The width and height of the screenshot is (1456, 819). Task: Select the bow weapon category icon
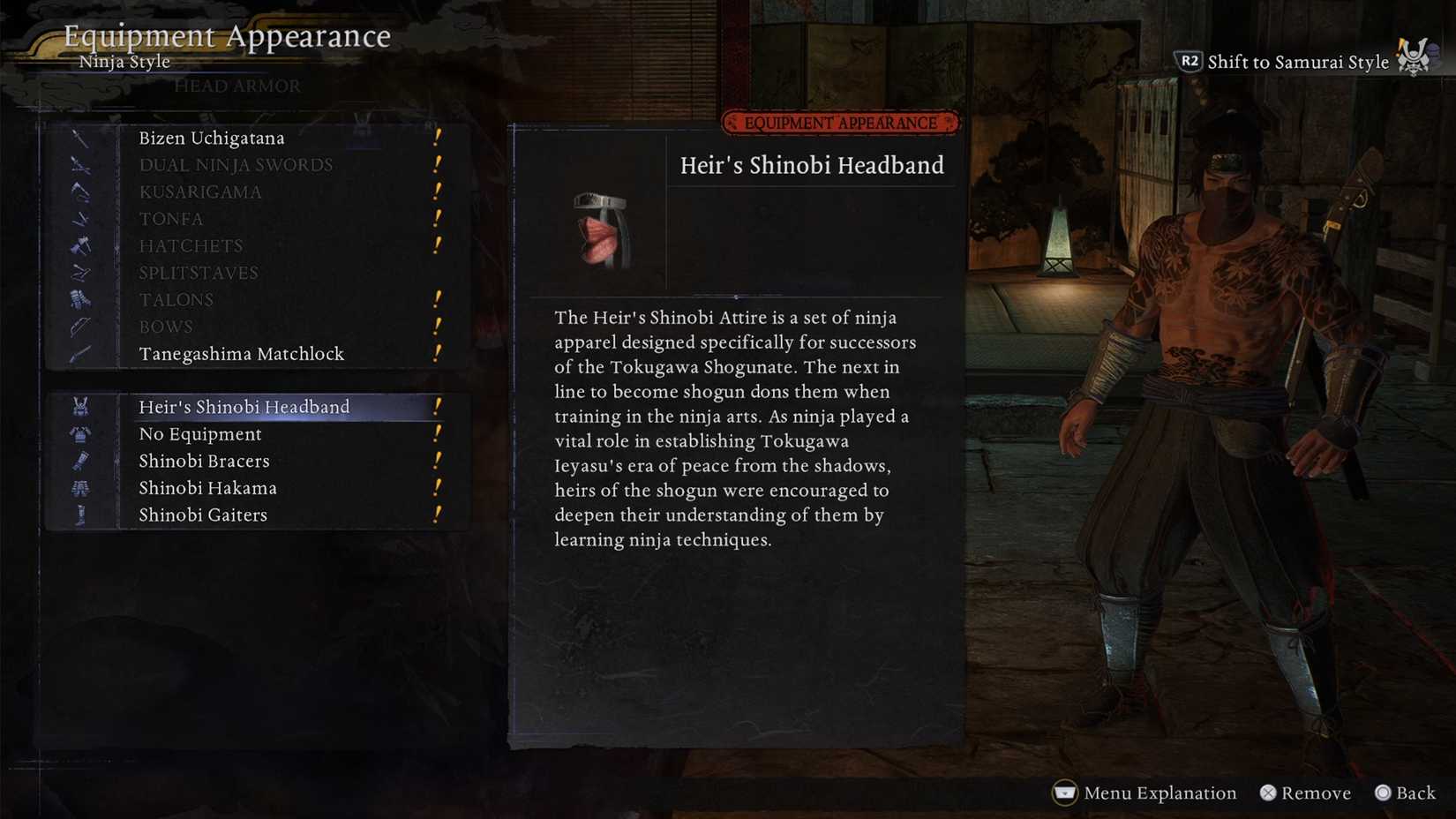pyautogui.click(x=79, y=326)
